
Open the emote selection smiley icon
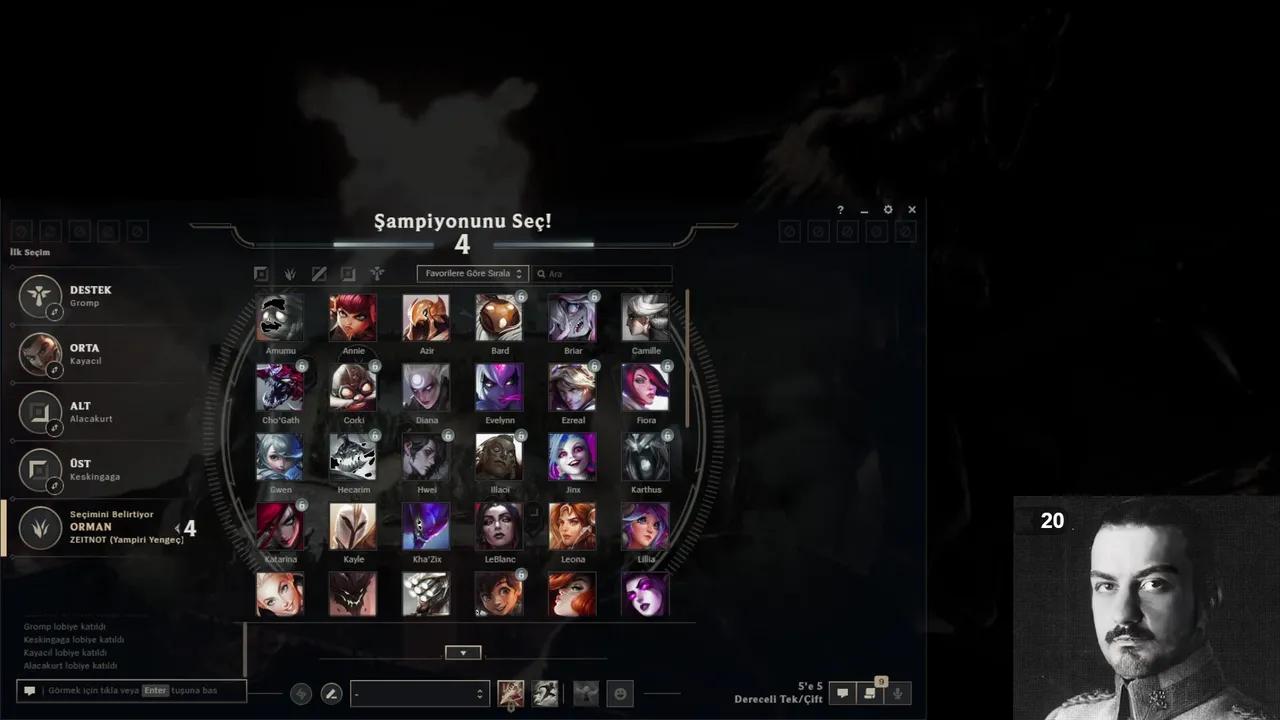[620, 693]
